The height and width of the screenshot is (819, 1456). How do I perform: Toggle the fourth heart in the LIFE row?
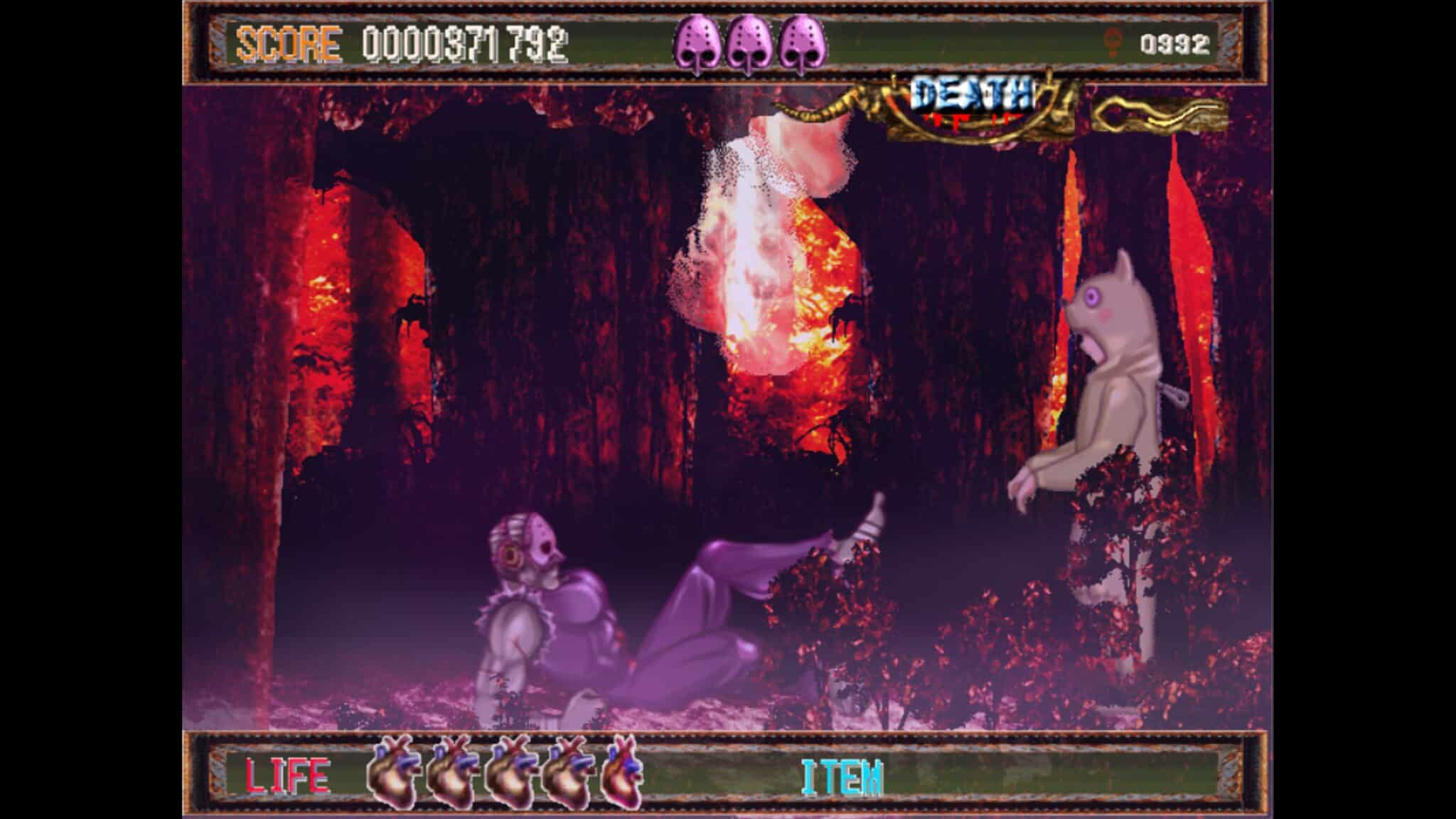click(564, 774)
